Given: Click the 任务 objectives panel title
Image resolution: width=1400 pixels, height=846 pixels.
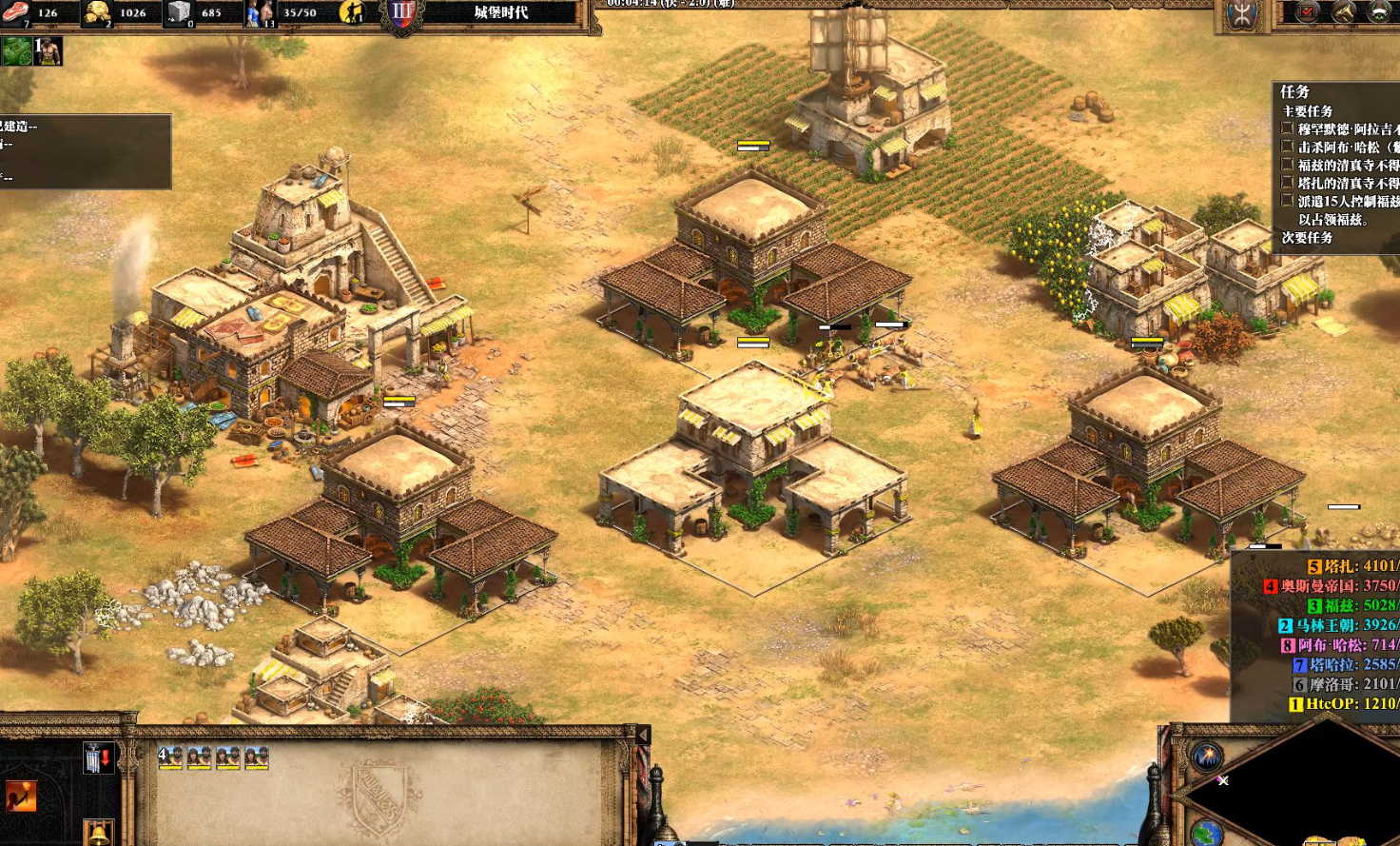Looking at the screenshot, I should 1295,92.
